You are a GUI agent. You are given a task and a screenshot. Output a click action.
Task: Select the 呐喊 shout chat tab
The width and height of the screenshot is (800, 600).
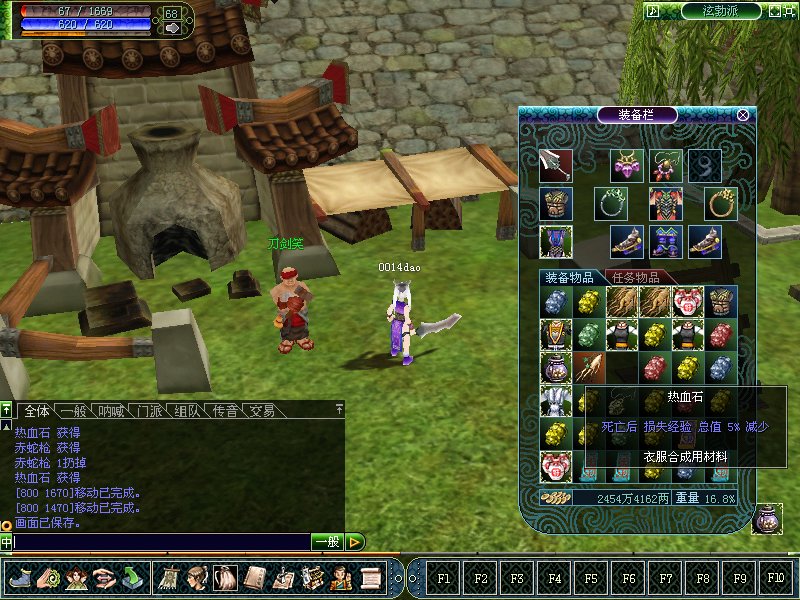(x=111, y=411)
